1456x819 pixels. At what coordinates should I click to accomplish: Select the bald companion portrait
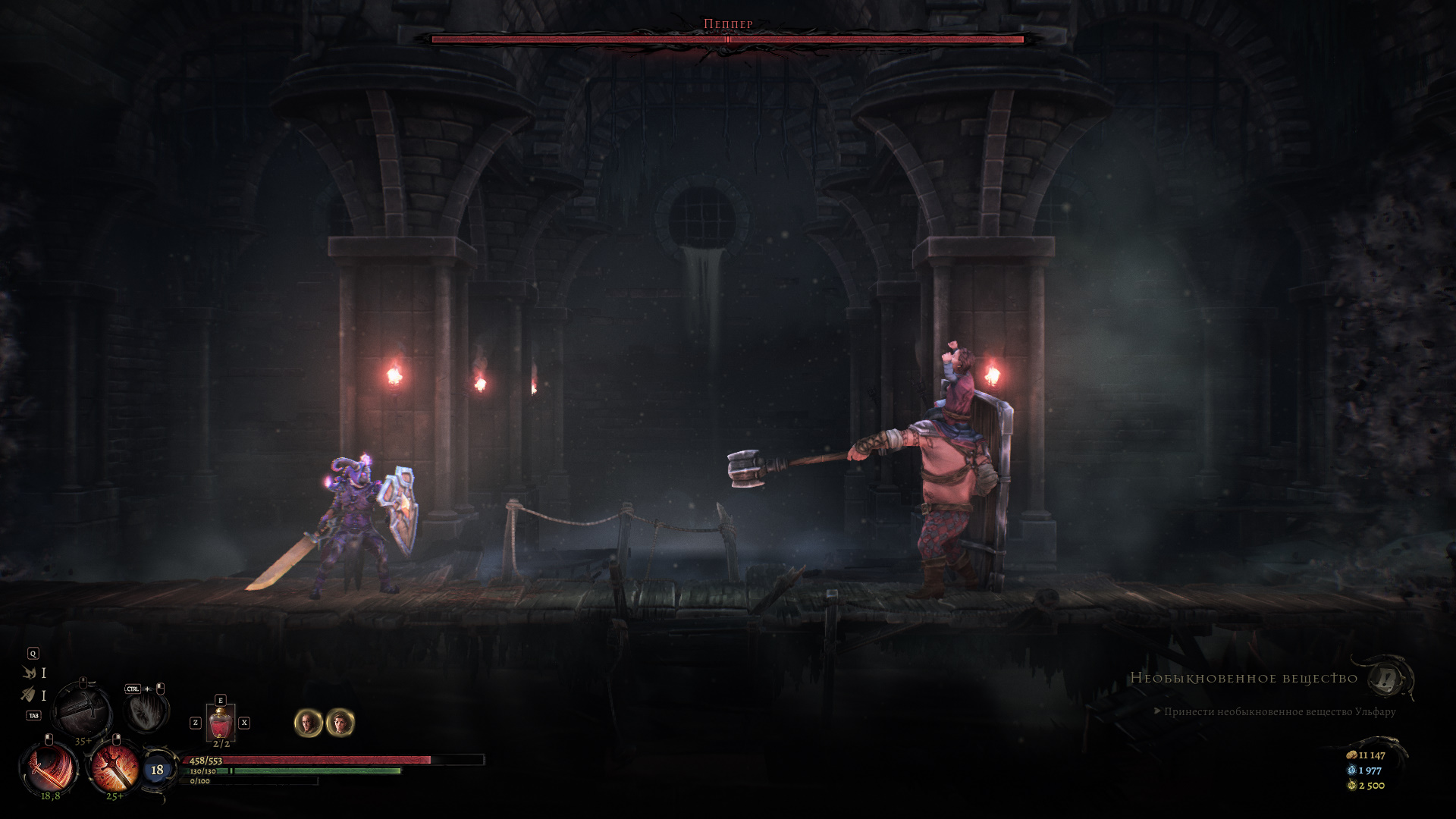(308, 723)
